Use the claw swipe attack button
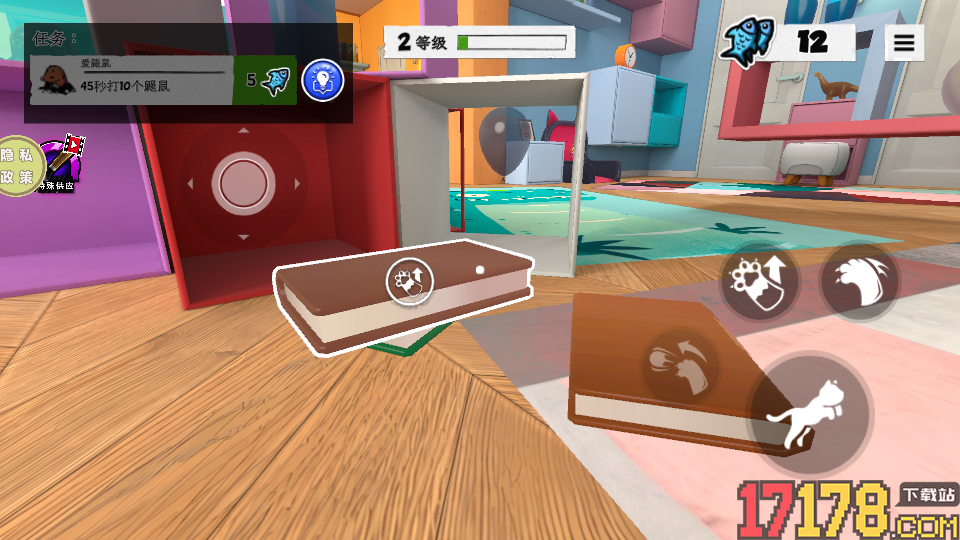This screenshot has width=960, height=540. pos(858,281)
